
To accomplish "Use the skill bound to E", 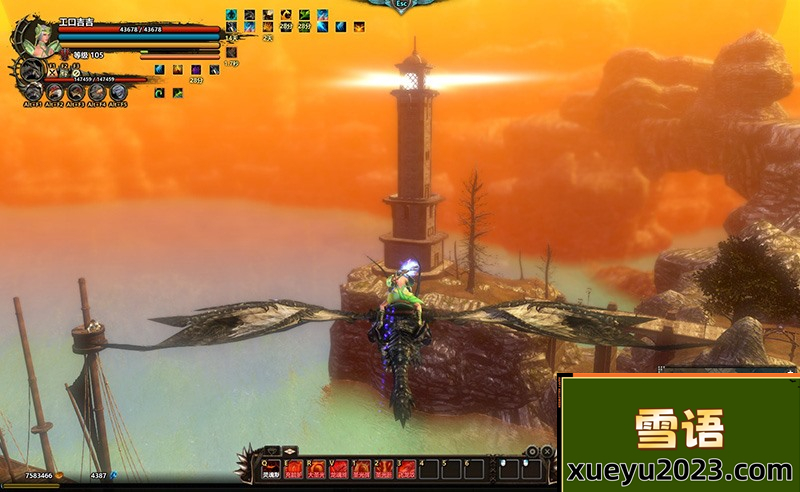I will click(x=294, y=468).
